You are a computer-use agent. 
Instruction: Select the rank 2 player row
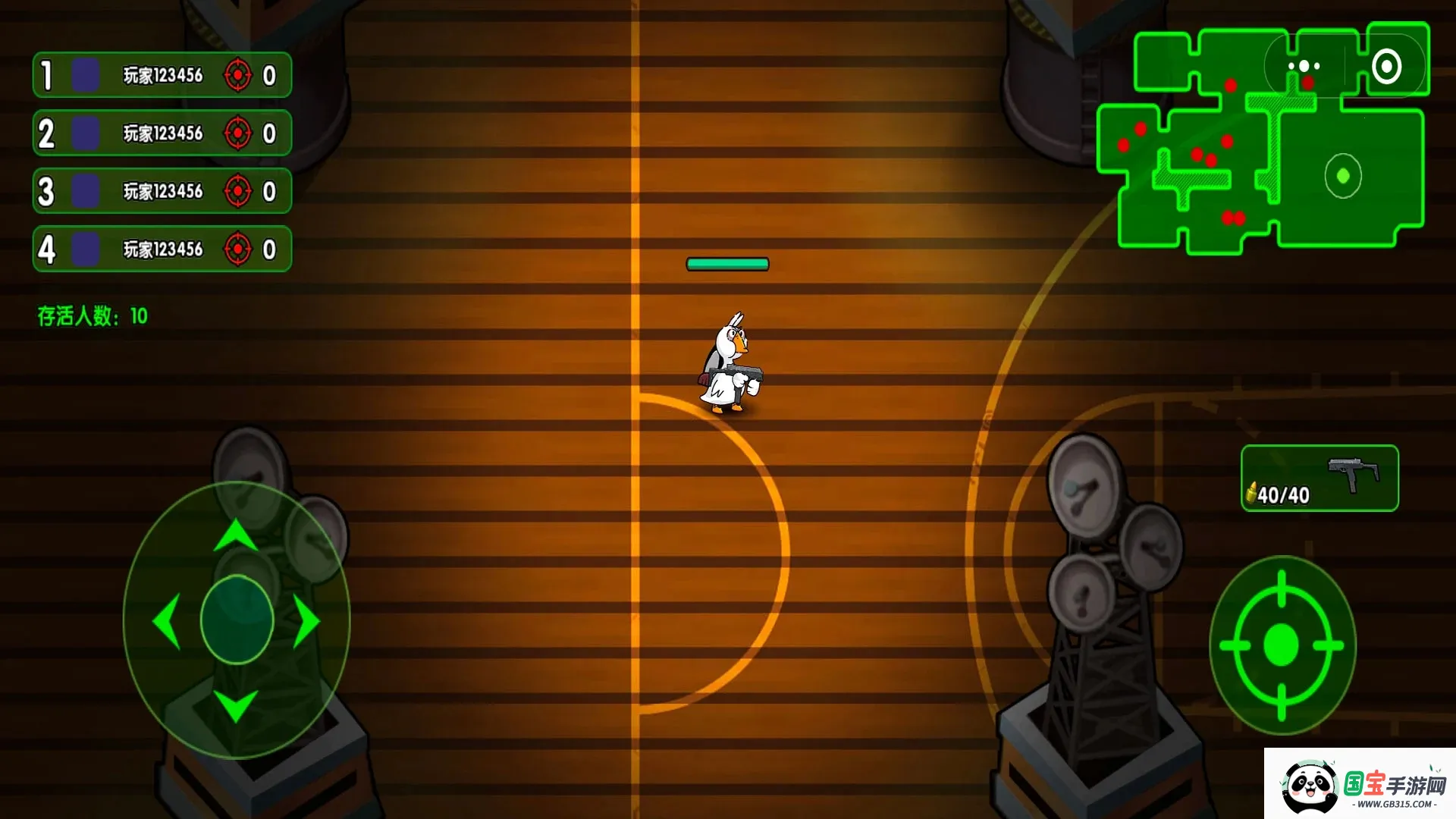162,133
